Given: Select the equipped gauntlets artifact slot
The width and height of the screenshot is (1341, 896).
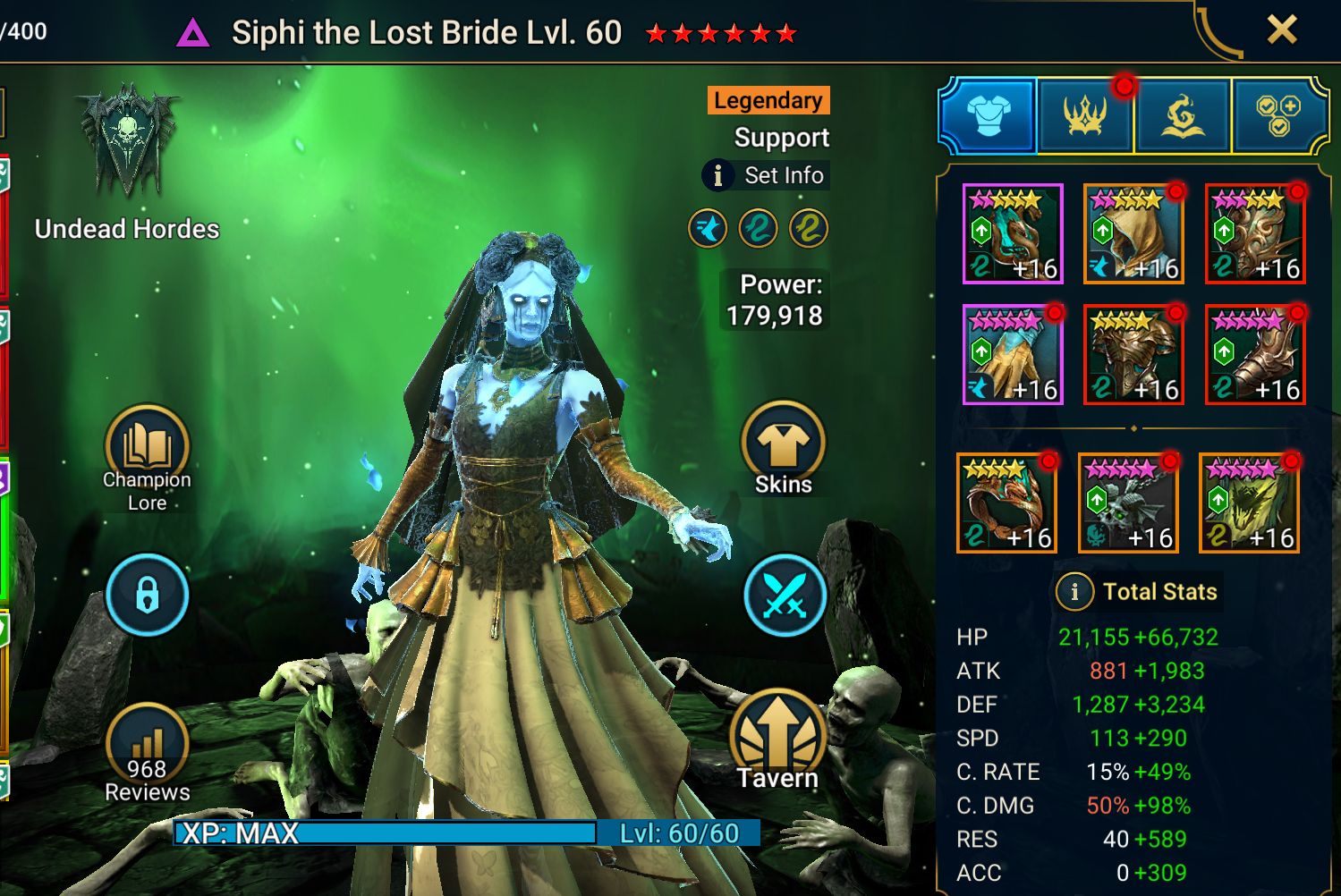Looking at the screenshot, I should pos(1013,355).
